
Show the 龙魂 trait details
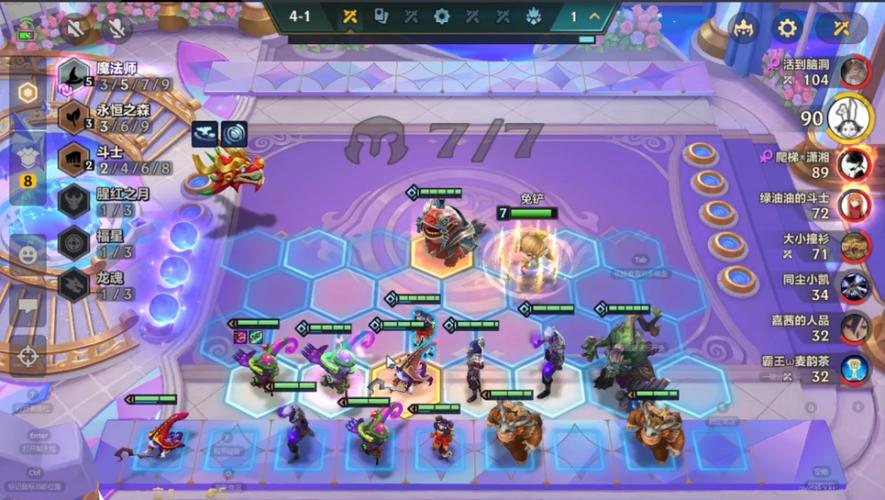pos(73,285)
